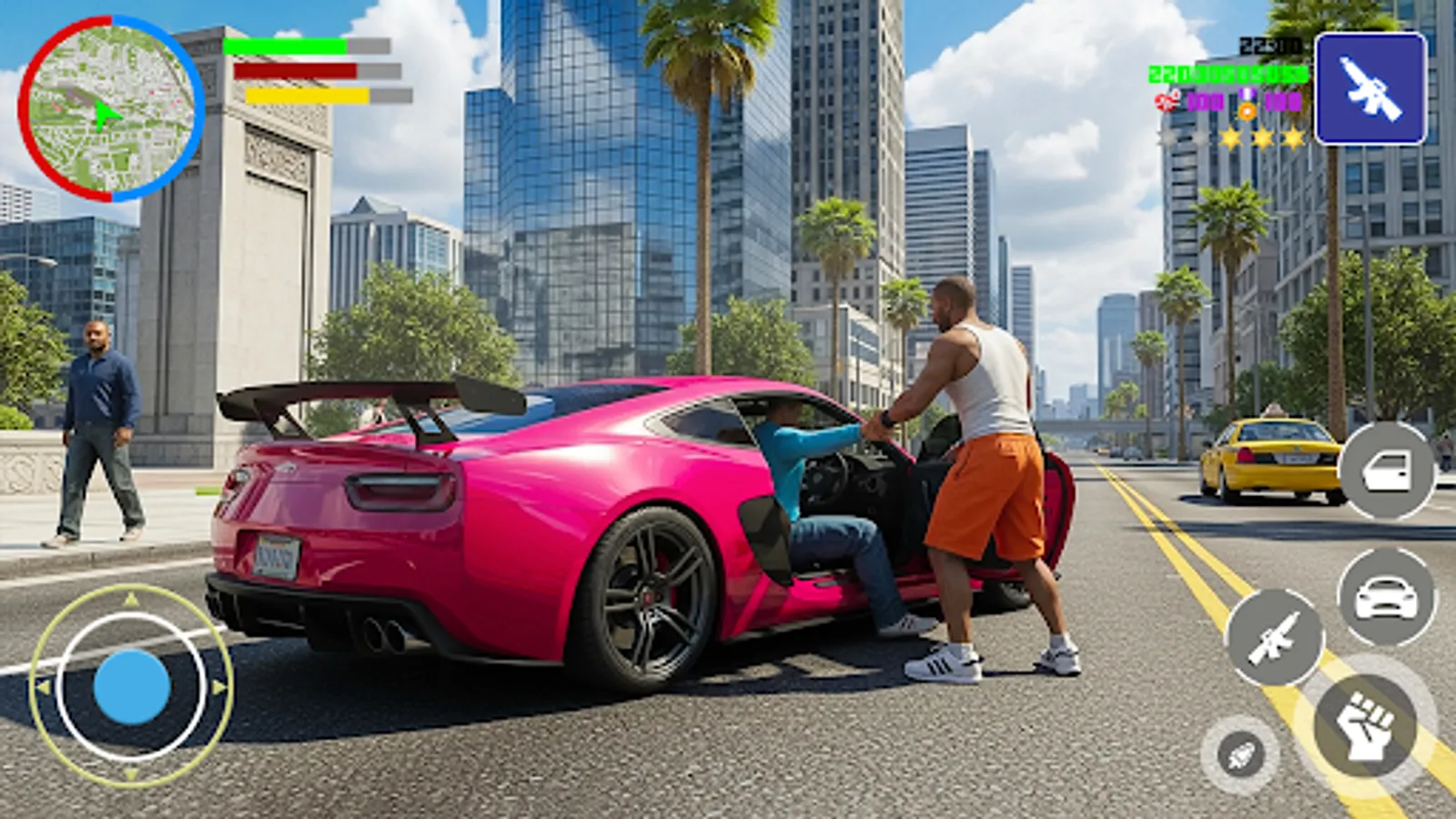This screenshot has width=1456, height=819.
Task: Punch using the fist melee icon
Action: [x=1365, y=723]
